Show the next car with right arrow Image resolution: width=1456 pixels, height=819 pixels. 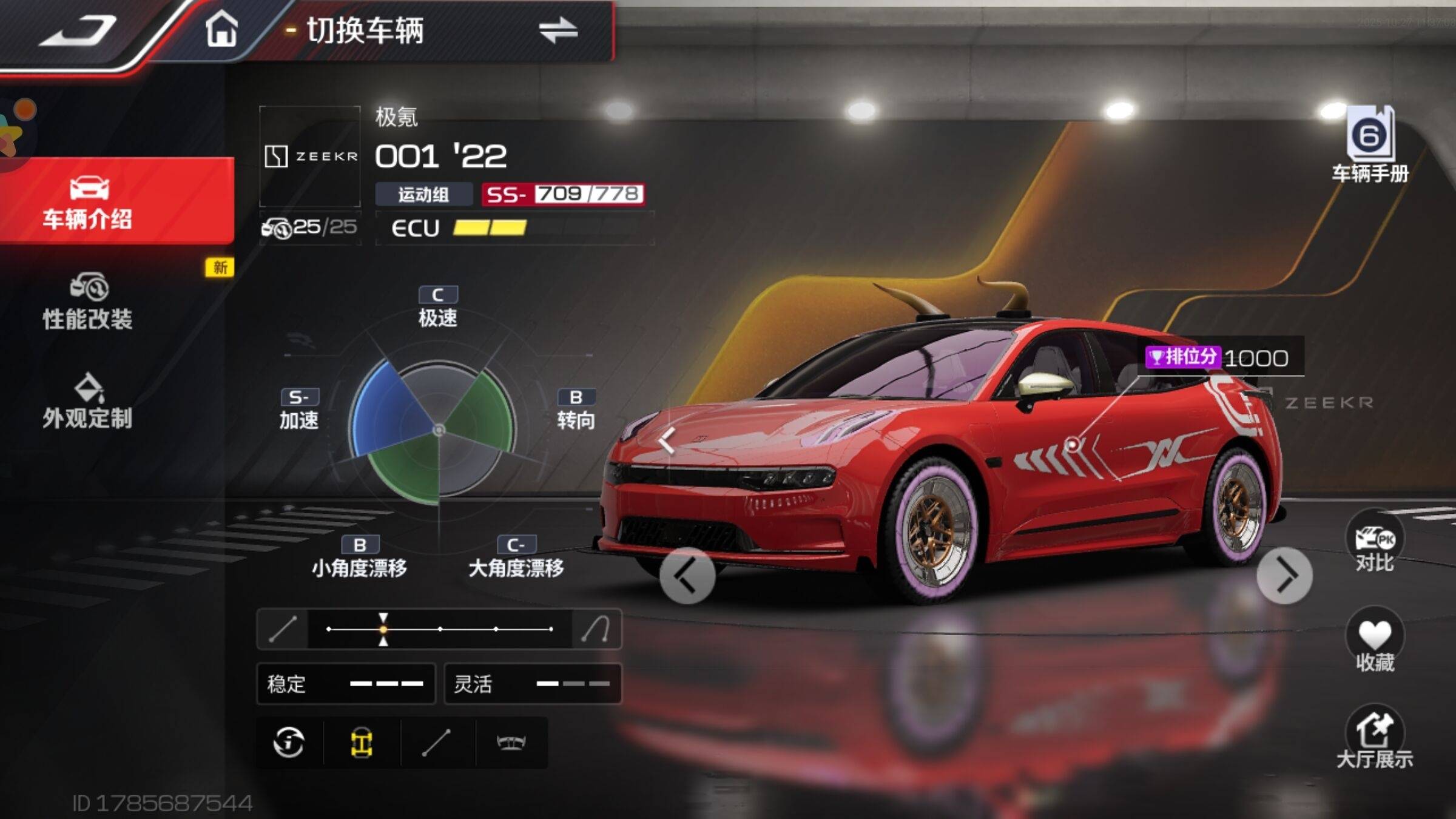click(1284, 576)
